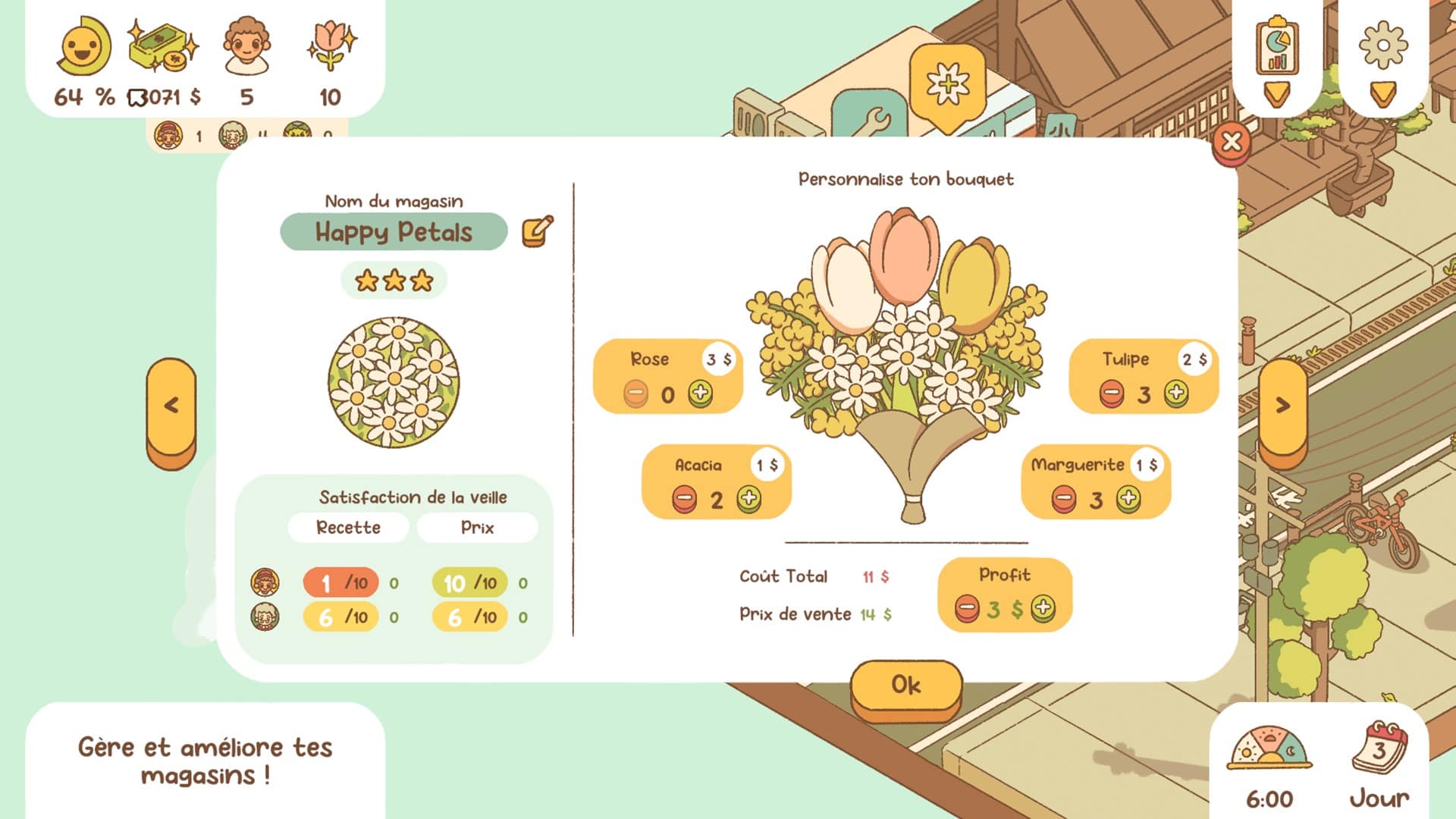Add one Marguerite to the bouquet
The image size is (1456, 819).
(x=1128, y=499)
